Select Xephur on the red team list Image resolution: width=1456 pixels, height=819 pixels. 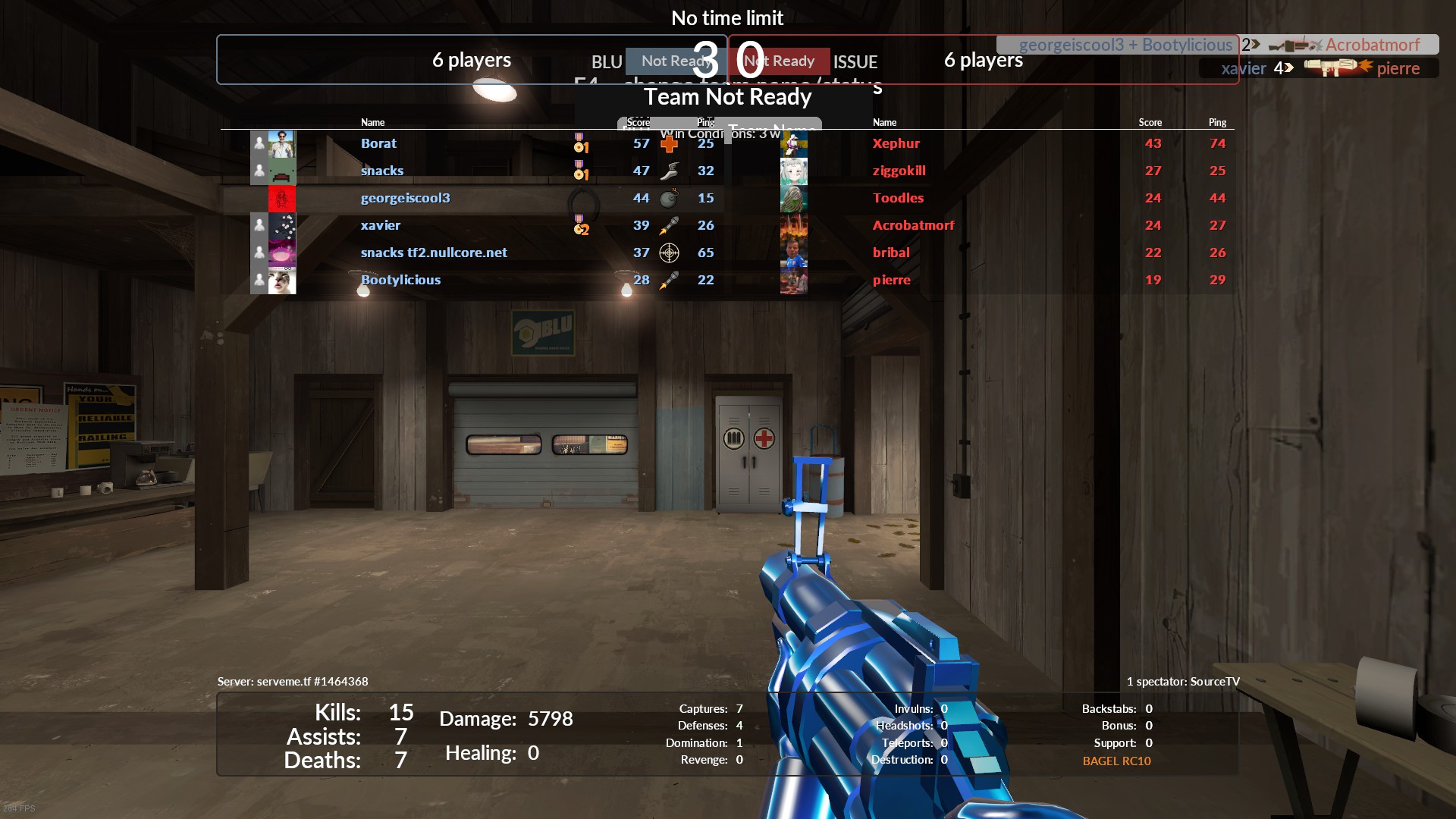tap(896, 143)
